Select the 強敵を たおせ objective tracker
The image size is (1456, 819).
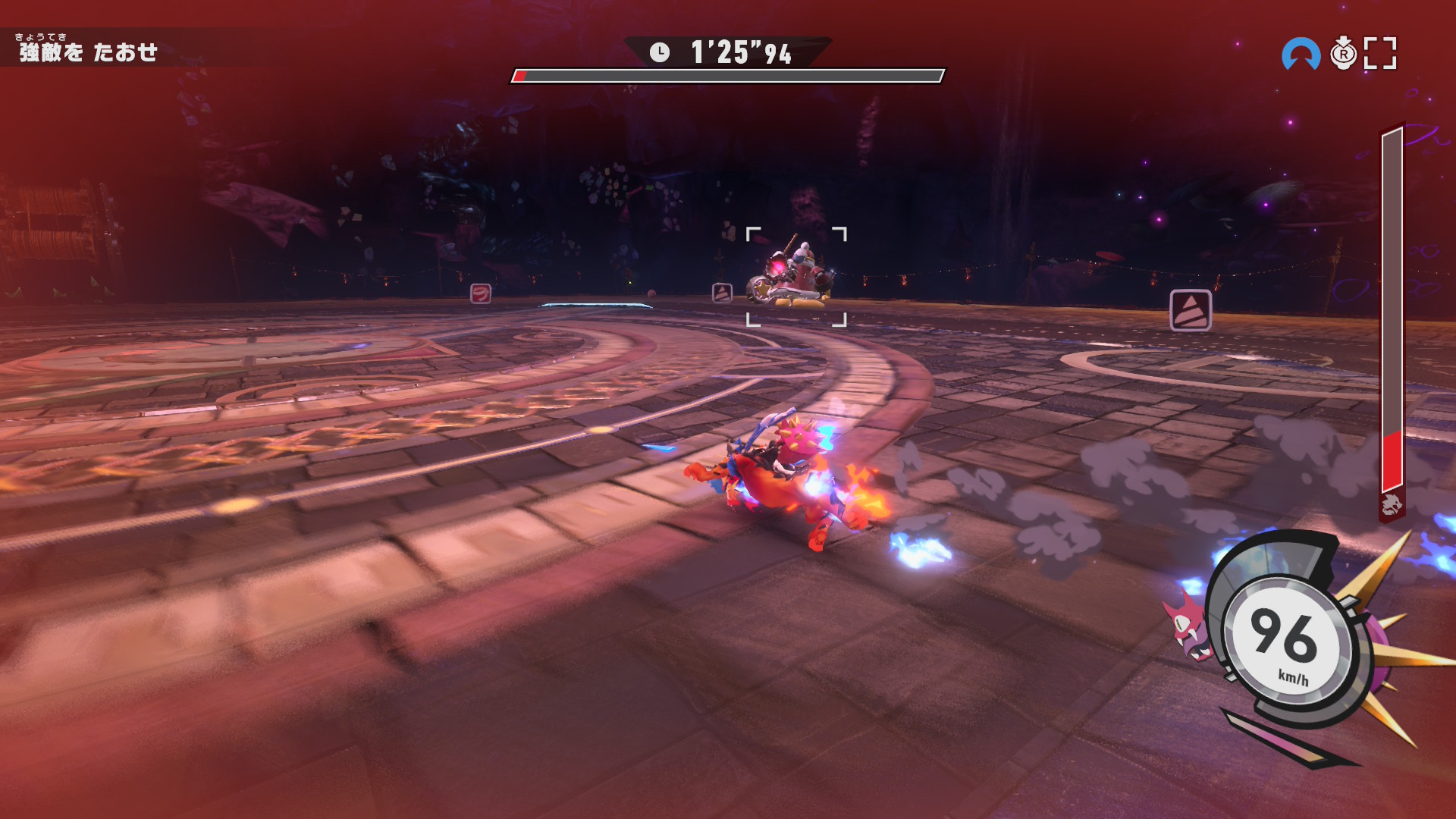tap(88, 50)
